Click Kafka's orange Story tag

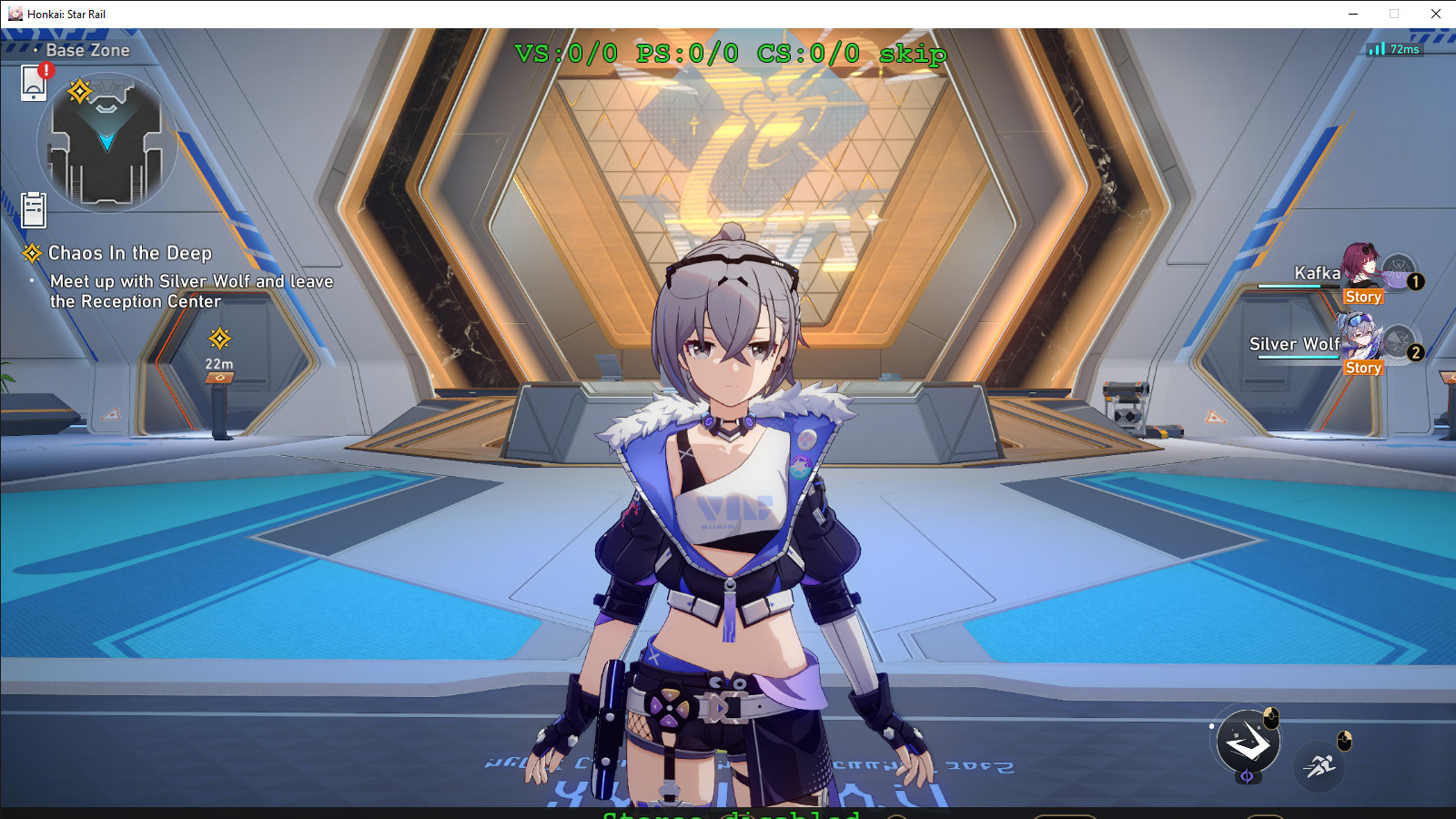click(1363, 296)
